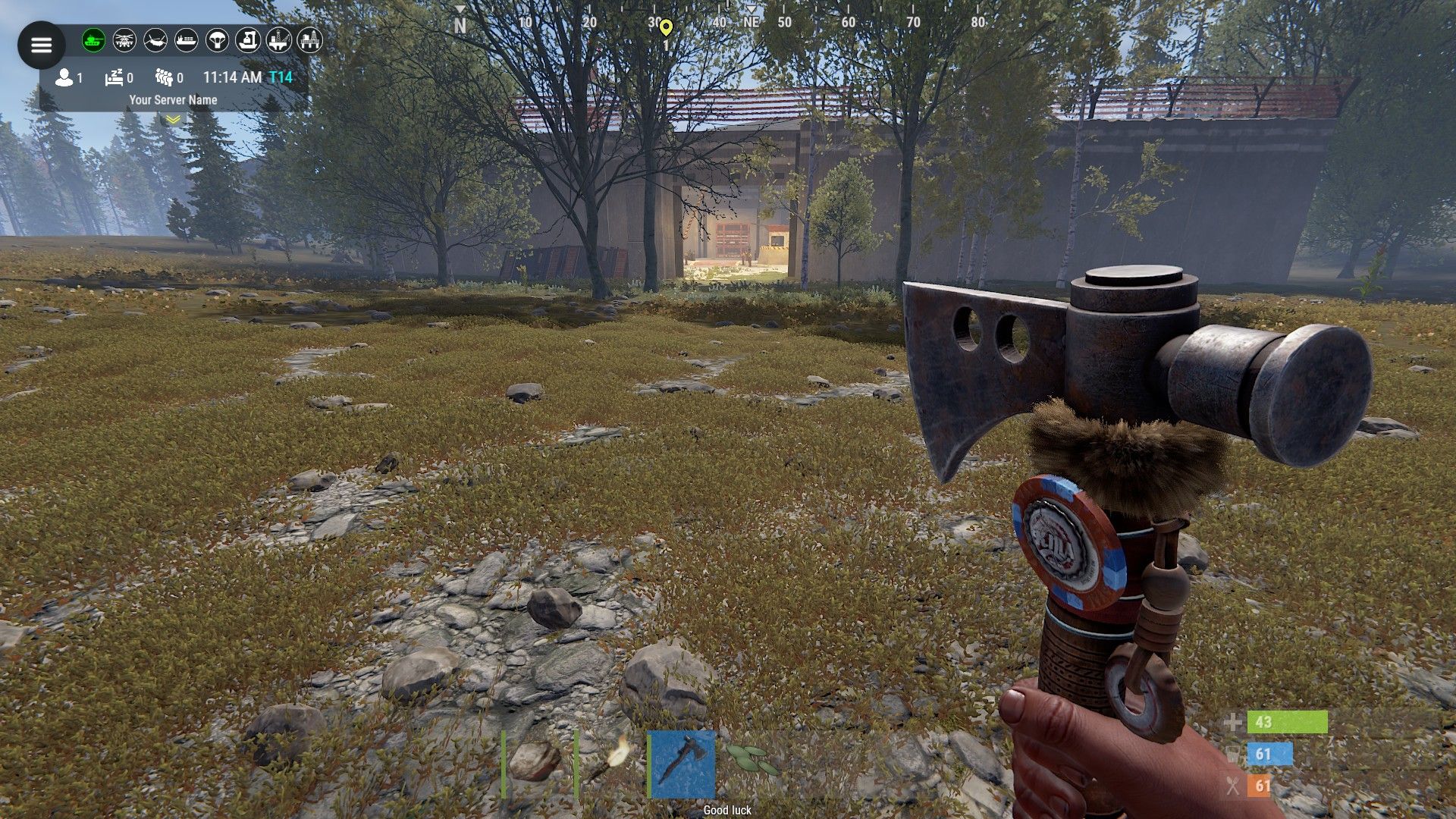Screen dimensions: 1456x819
Task: Select the attack helicopter event icon
Action: pos(124,40)
